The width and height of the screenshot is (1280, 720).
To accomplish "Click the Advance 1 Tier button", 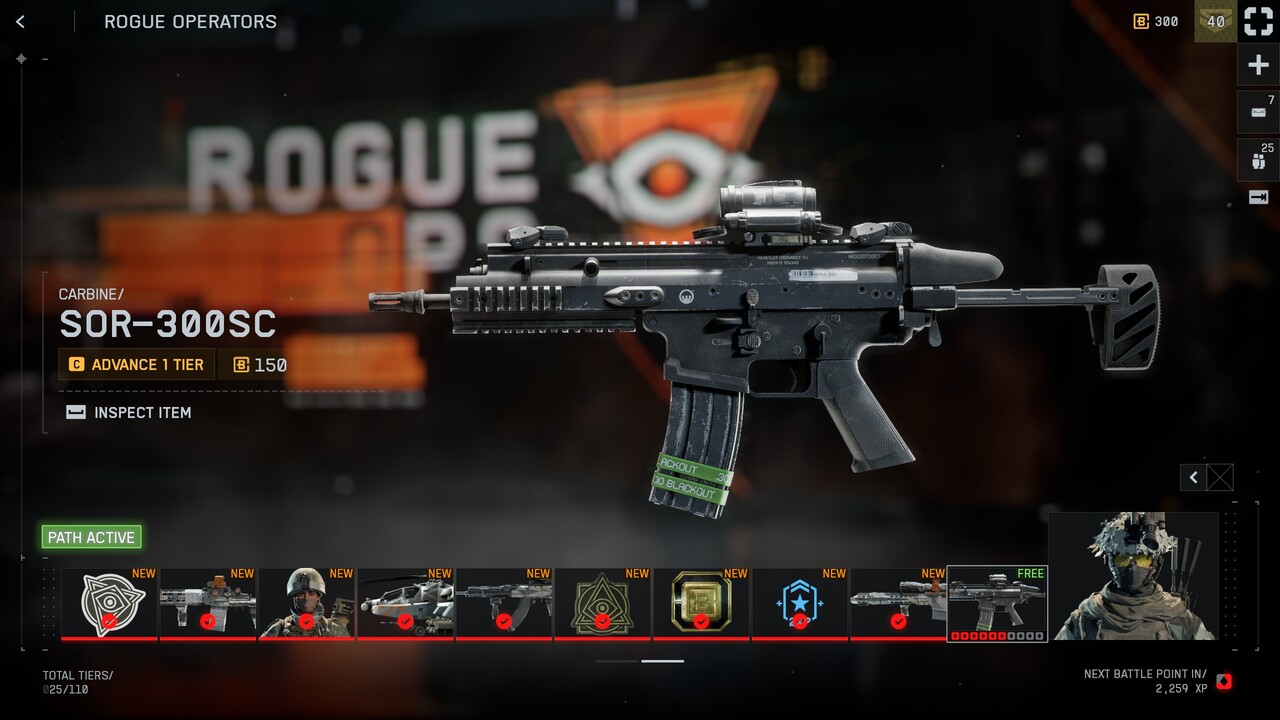I will [136, 364].
